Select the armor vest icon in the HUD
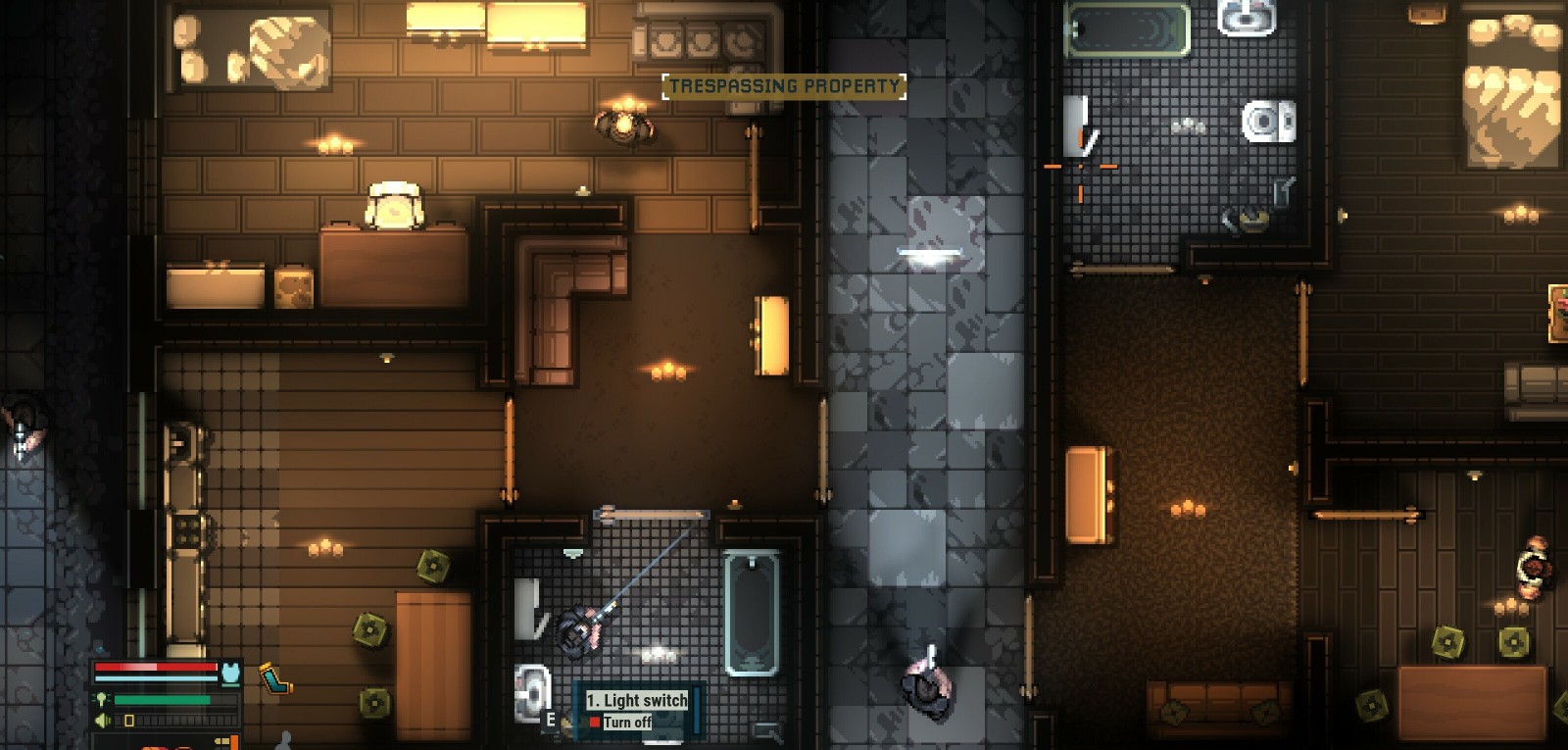 (230, 674)
